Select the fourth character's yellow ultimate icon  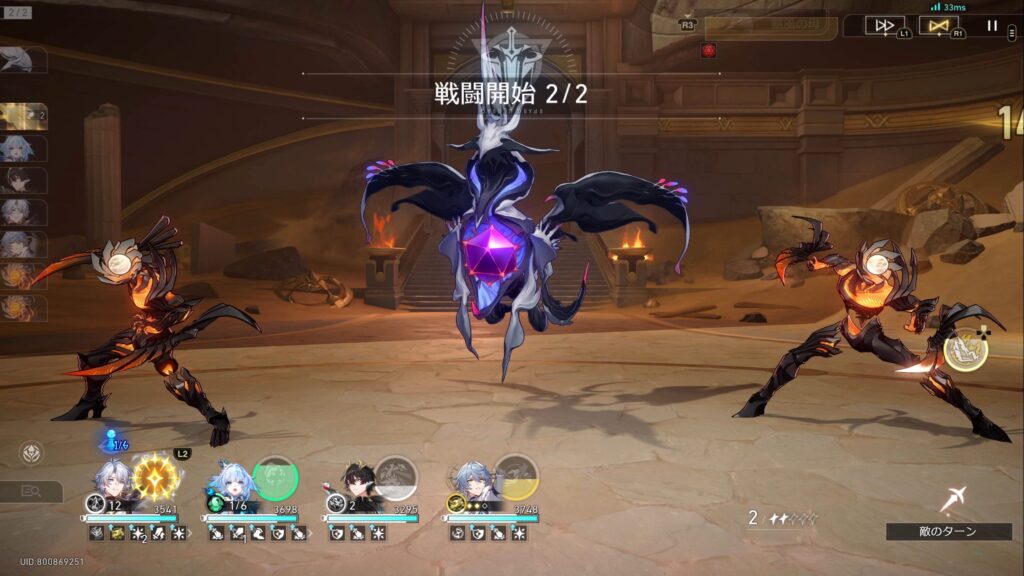pos(516,476)
